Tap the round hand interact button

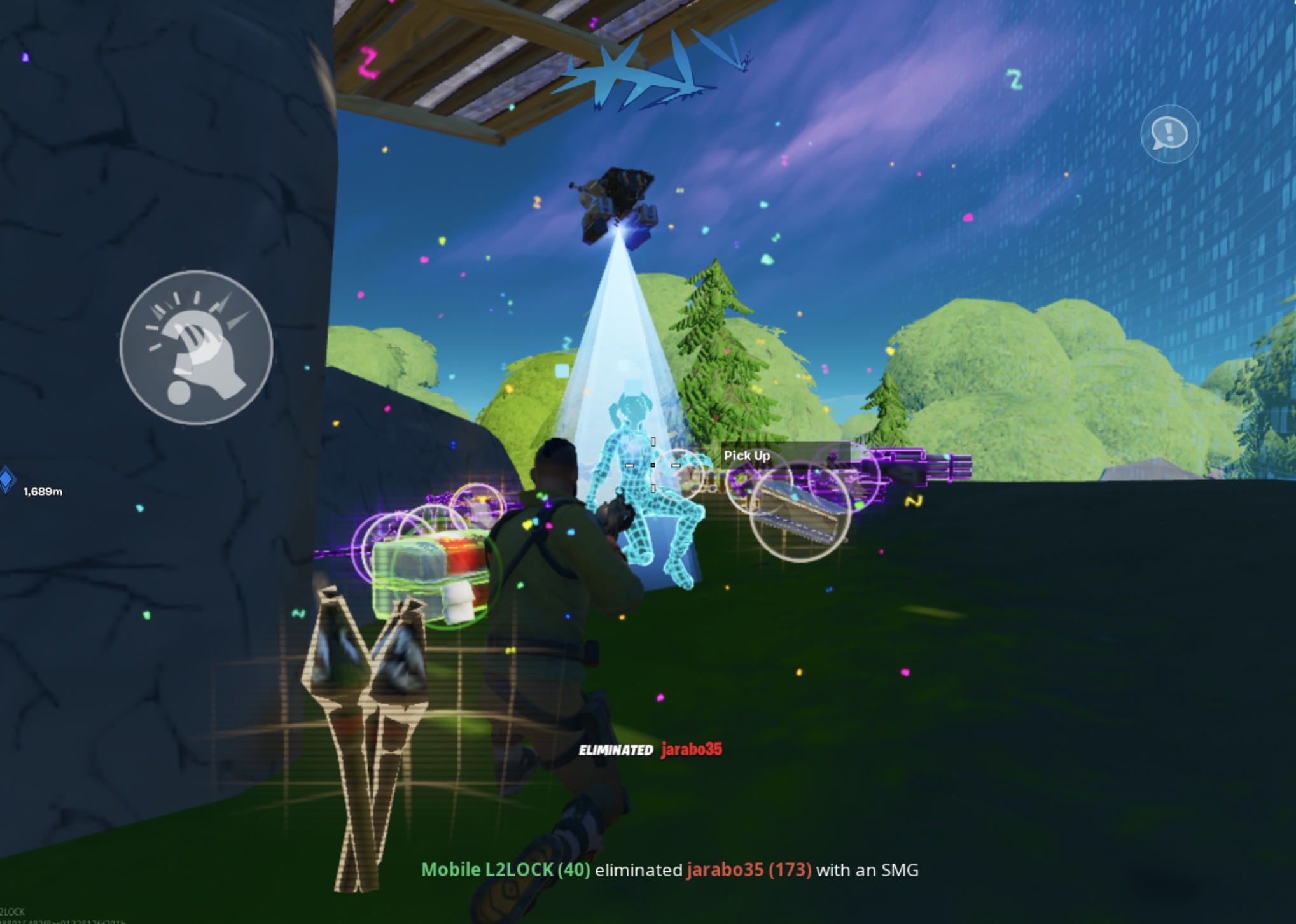click(197, 347)
